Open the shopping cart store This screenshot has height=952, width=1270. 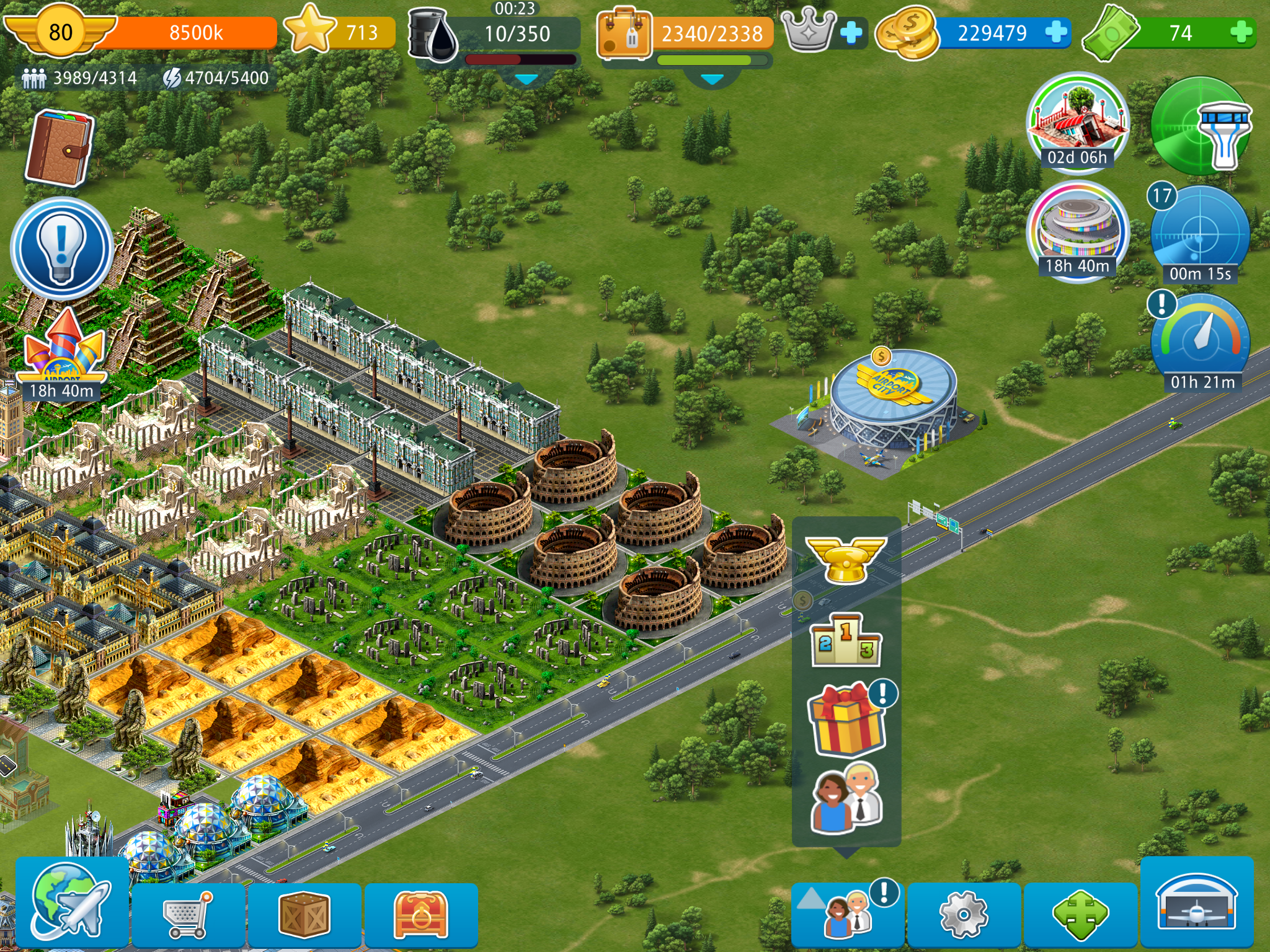coord(188,914)
